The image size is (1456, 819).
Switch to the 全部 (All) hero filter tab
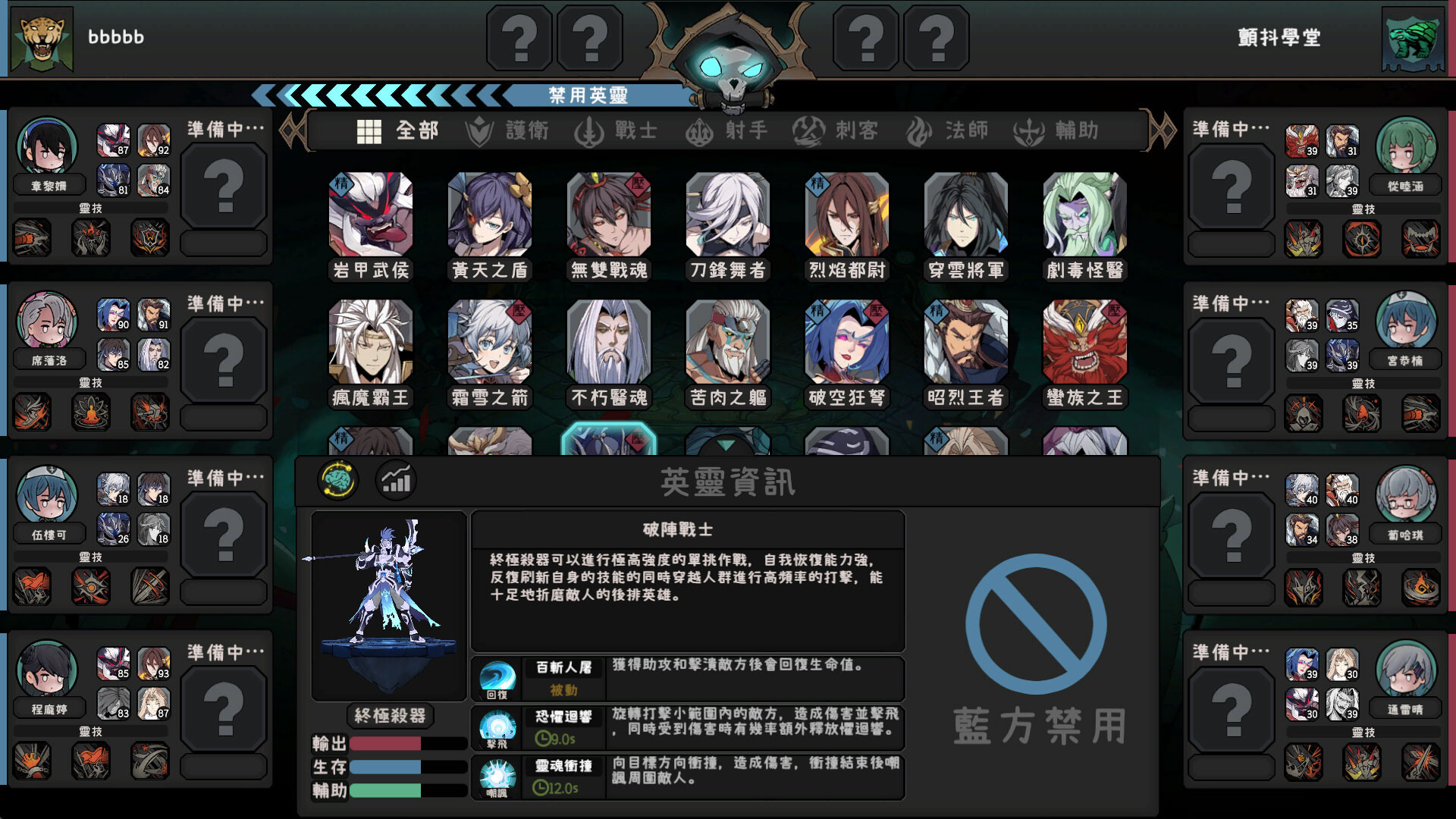pyautogui.click(x=397, y=130)
